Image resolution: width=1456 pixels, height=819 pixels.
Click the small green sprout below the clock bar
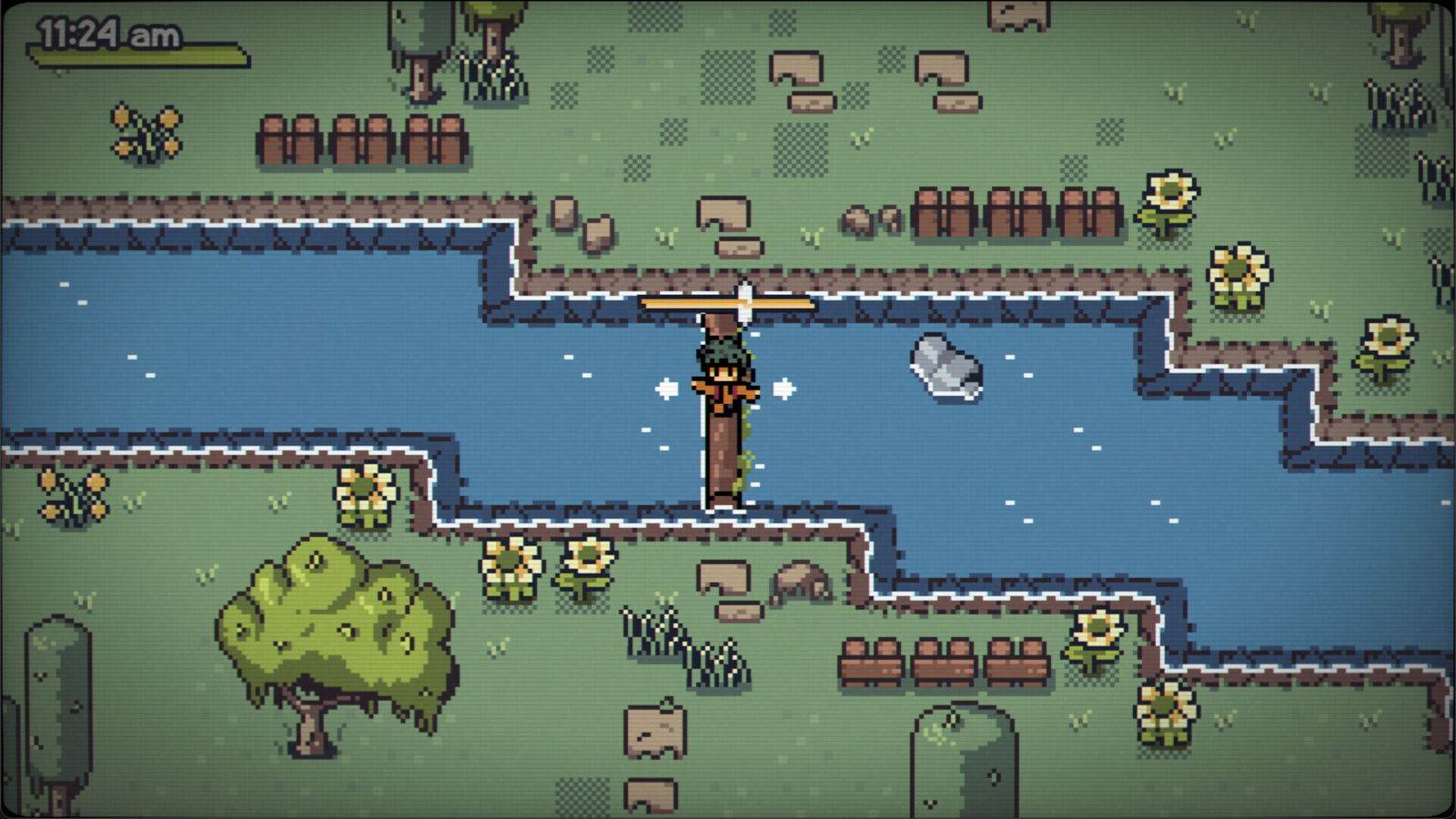pos(58,75)
